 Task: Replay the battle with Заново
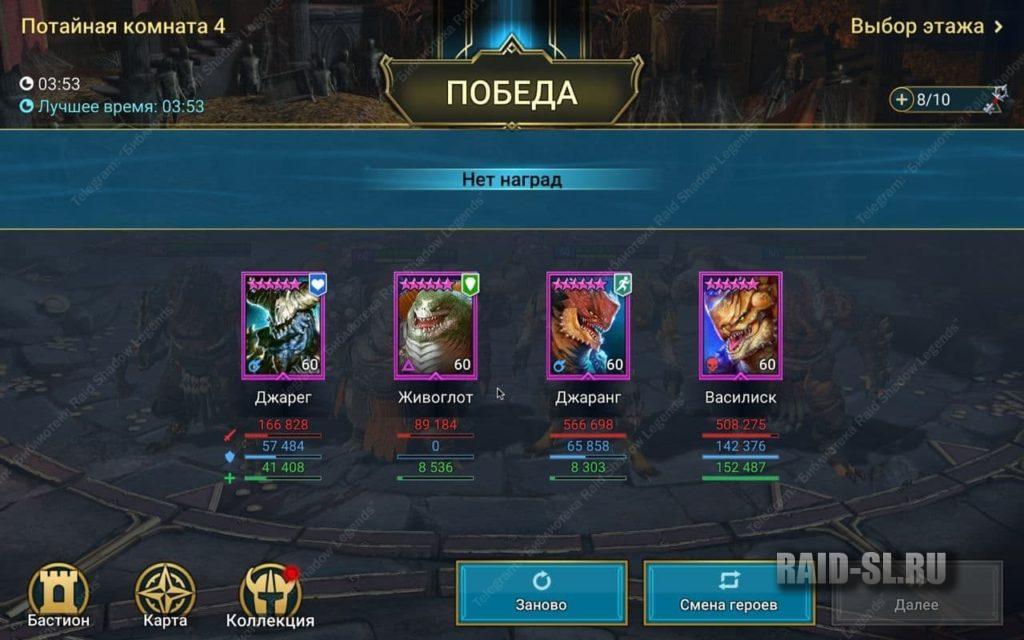(x=542, y=593)
